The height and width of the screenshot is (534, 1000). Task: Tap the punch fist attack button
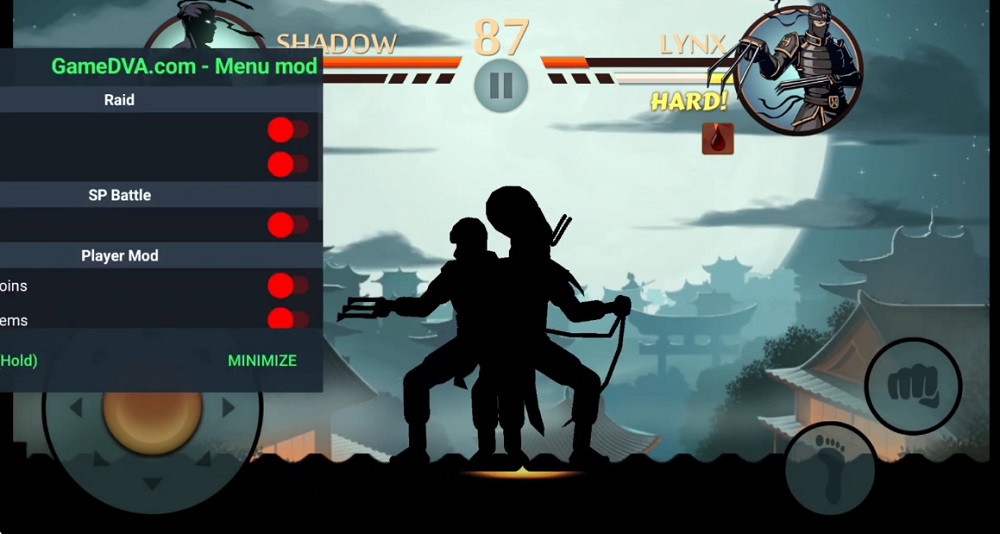pos(913,385)
